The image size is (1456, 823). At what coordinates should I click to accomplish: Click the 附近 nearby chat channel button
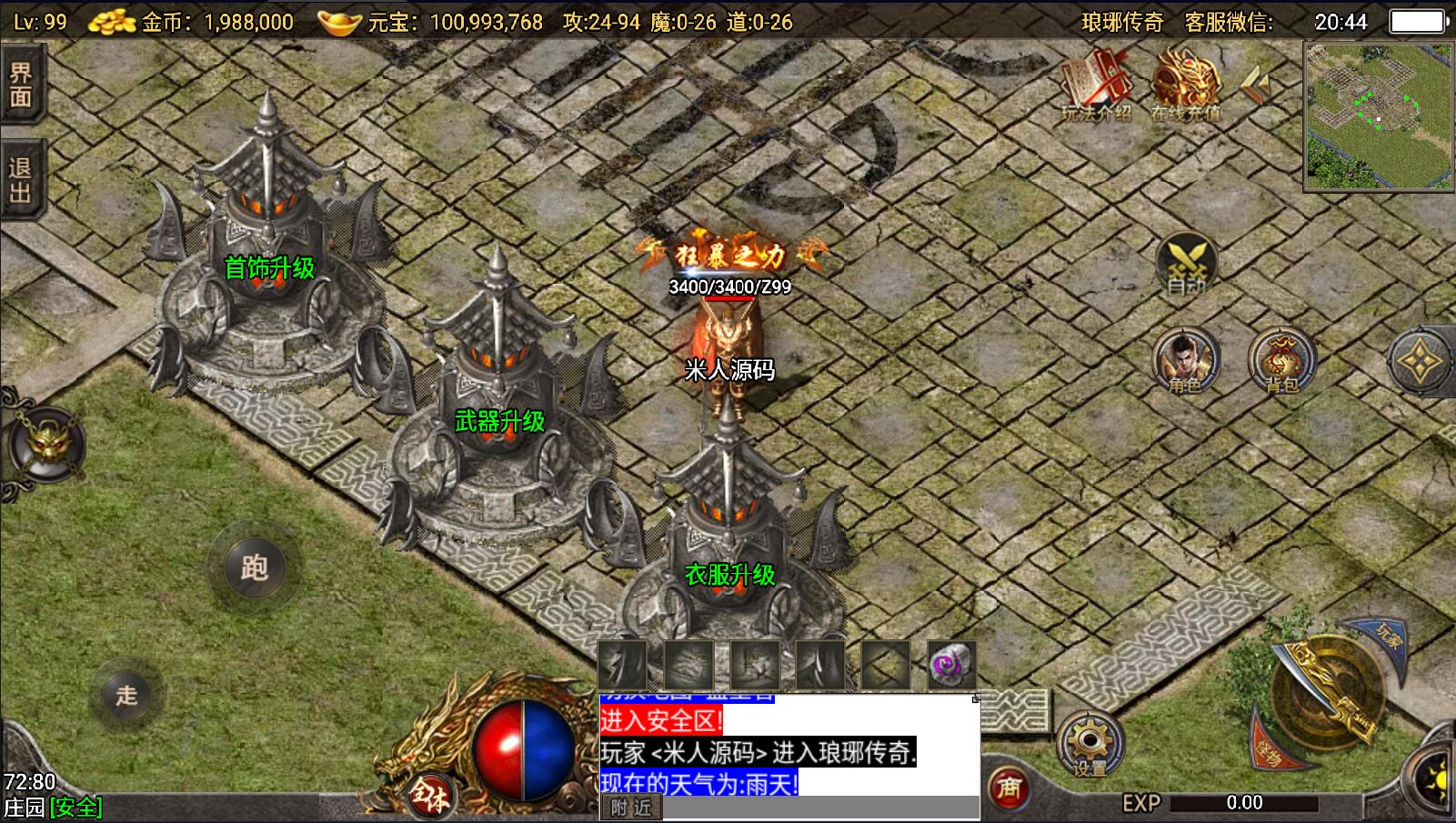point(631,808)
